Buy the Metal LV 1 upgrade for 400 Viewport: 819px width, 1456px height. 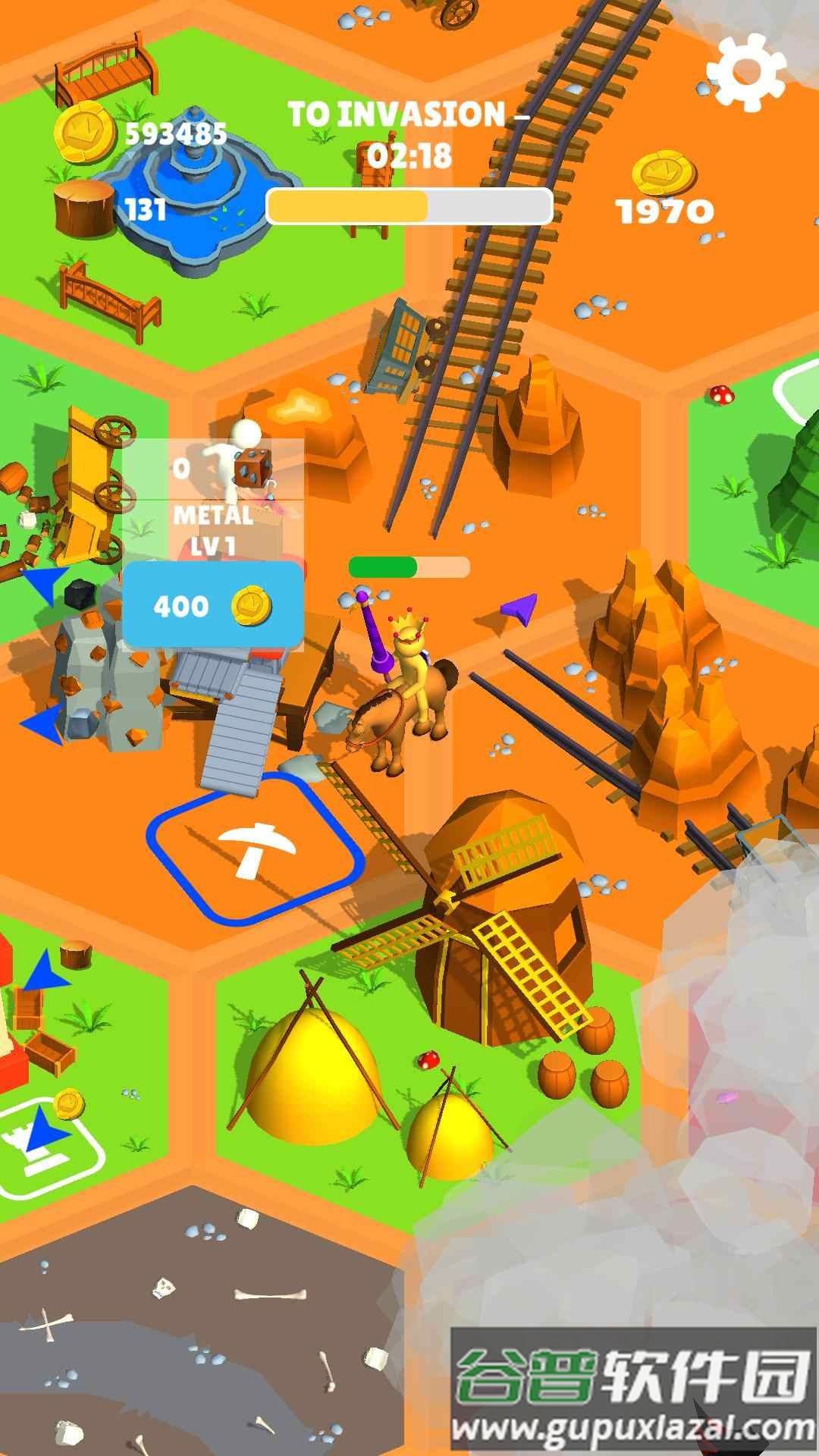213,606
